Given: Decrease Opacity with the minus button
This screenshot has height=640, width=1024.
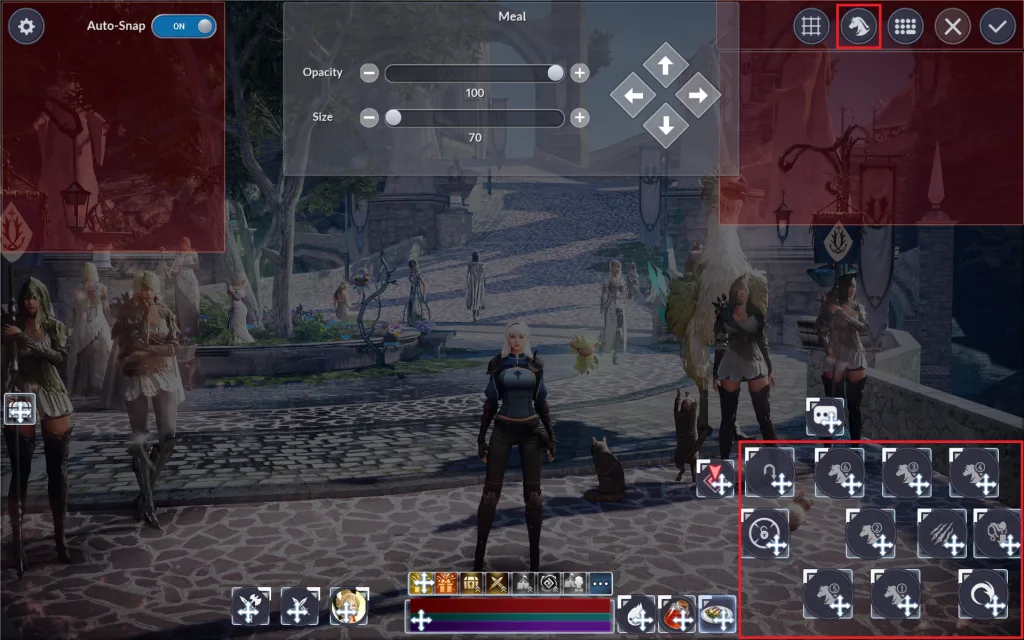Looking at the screenshot, I should pyautogui.click(x=369, y=73).
